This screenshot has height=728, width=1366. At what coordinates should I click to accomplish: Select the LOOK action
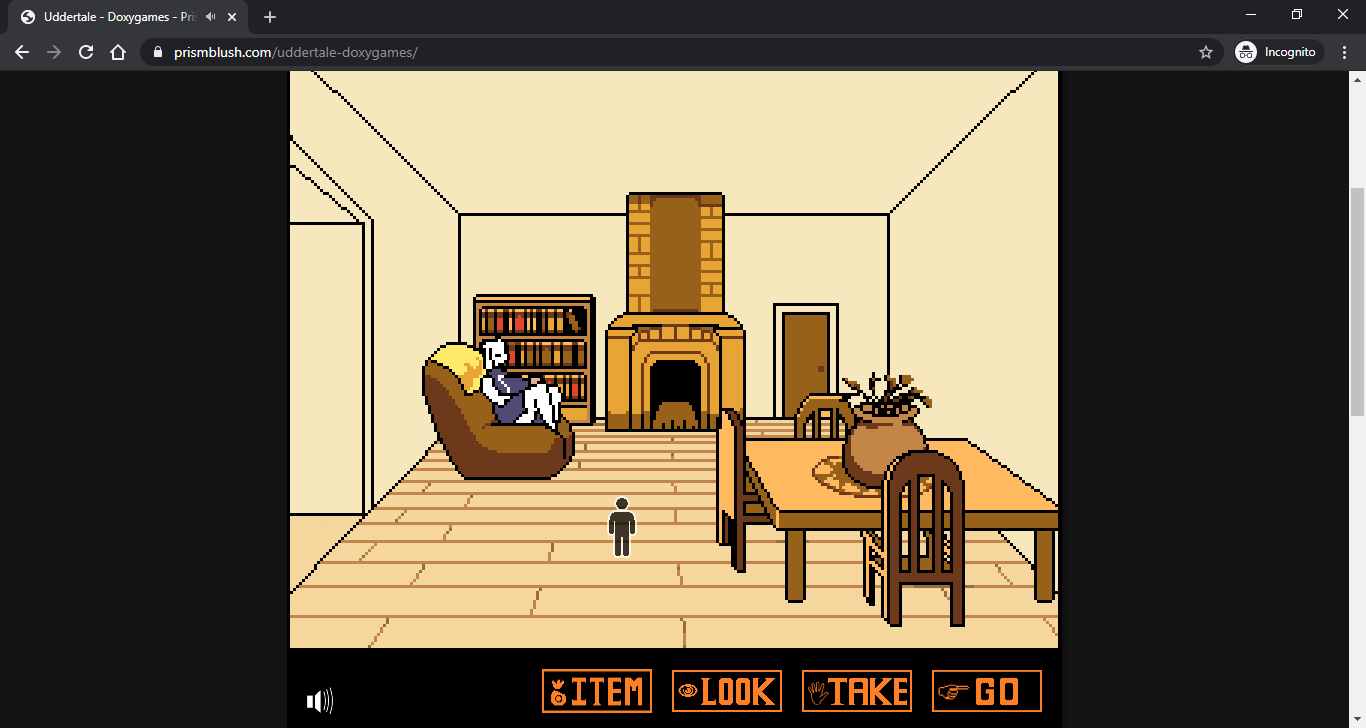click(x=727, y=691)
